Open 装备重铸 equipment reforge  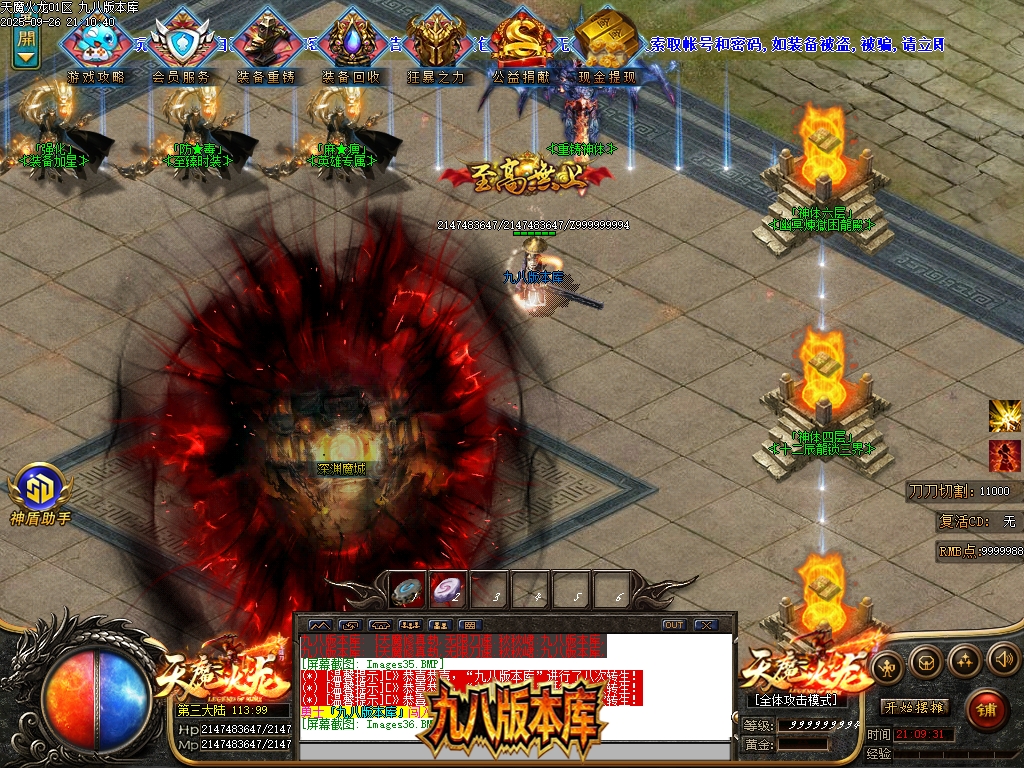(266, 44)
